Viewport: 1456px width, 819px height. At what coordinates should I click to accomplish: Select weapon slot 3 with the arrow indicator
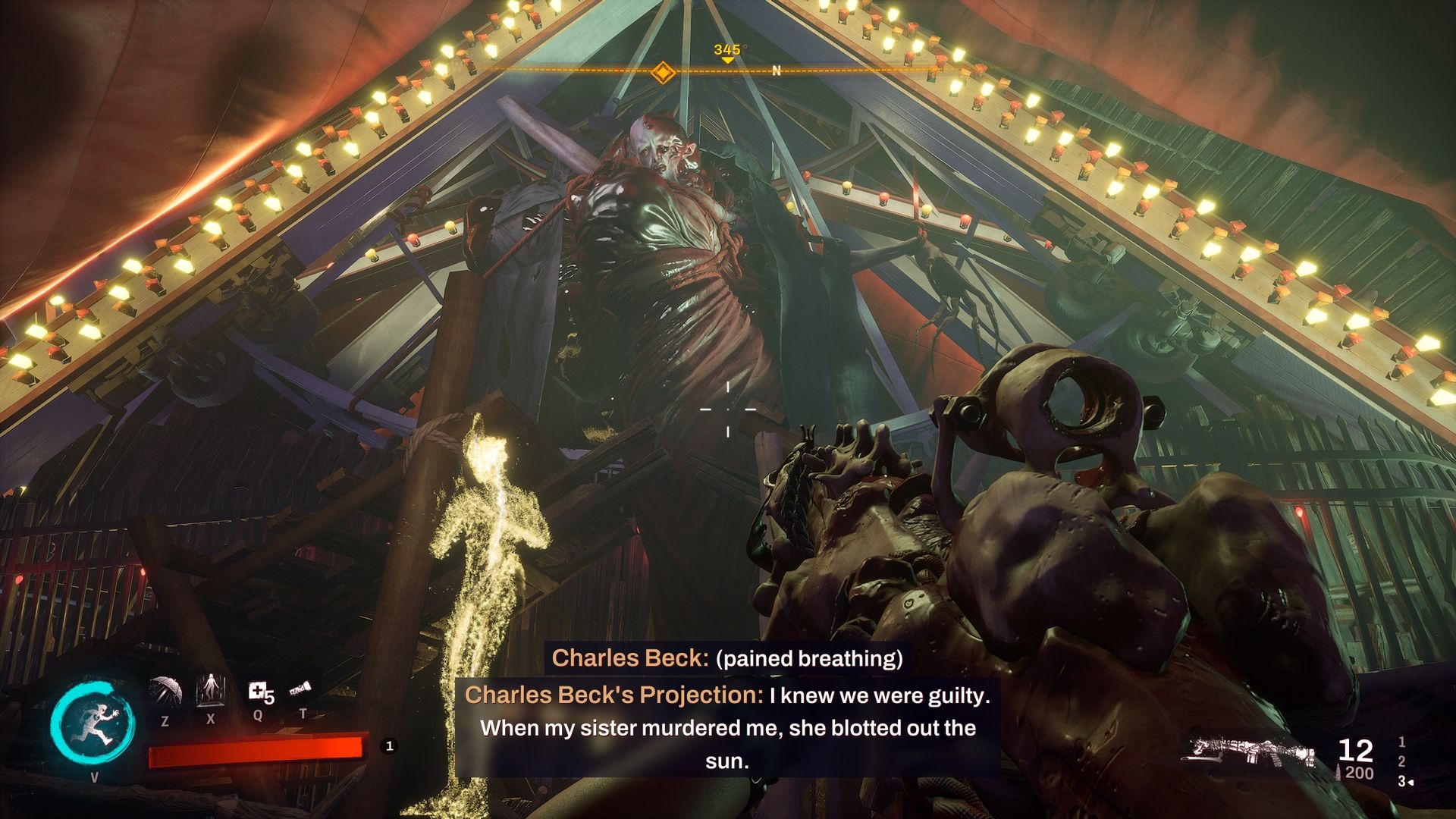pyautogui.click(x=1402, y=781)
